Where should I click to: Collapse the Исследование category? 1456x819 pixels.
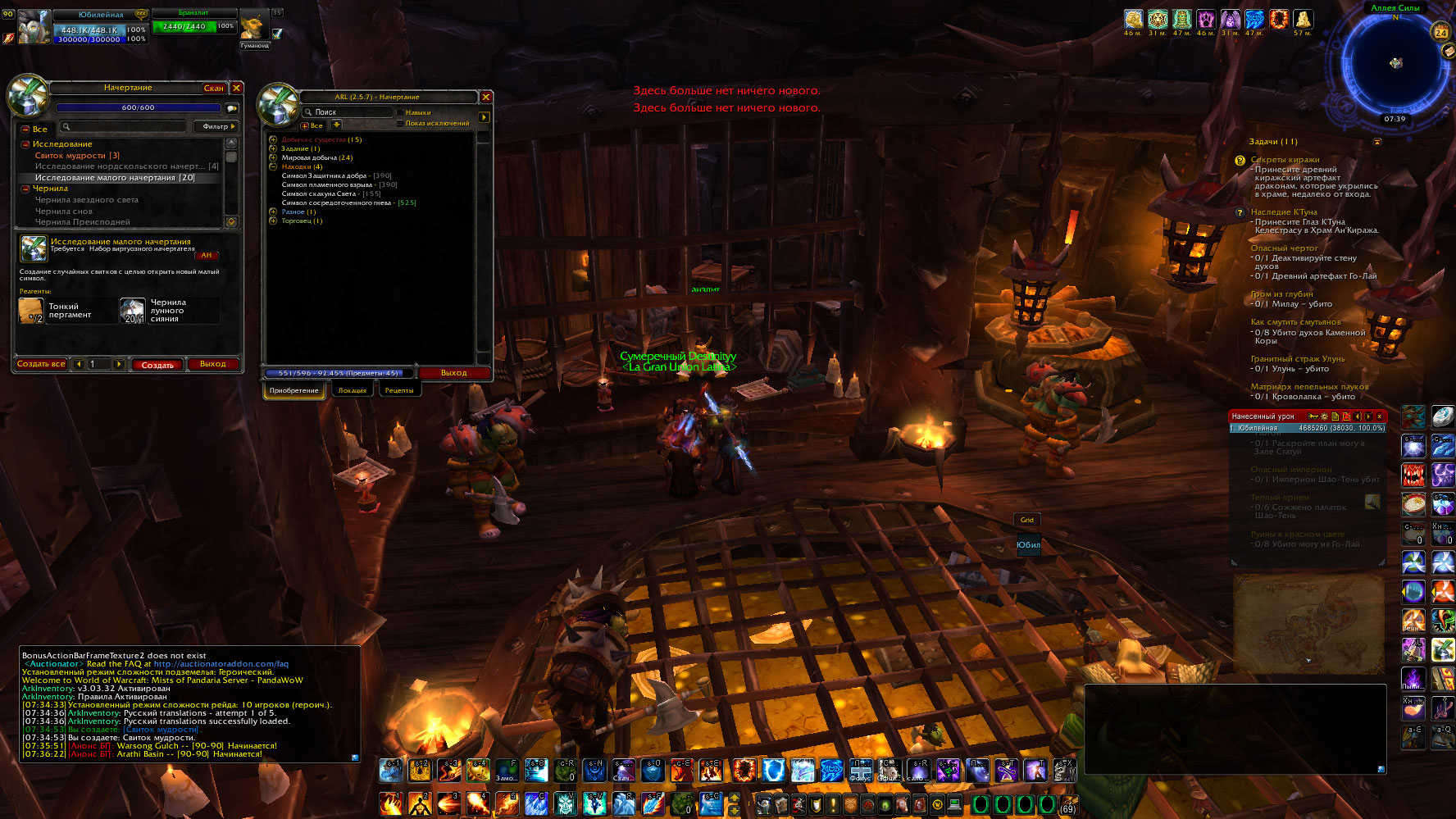point(25,144)
